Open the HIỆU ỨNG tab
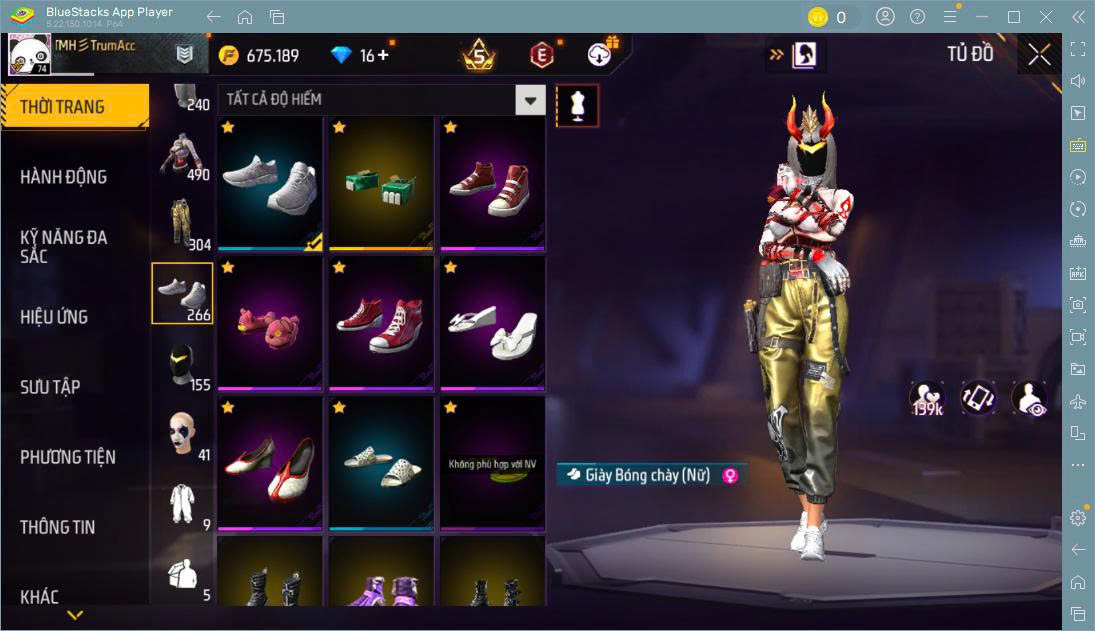 (x=55, y=317)
